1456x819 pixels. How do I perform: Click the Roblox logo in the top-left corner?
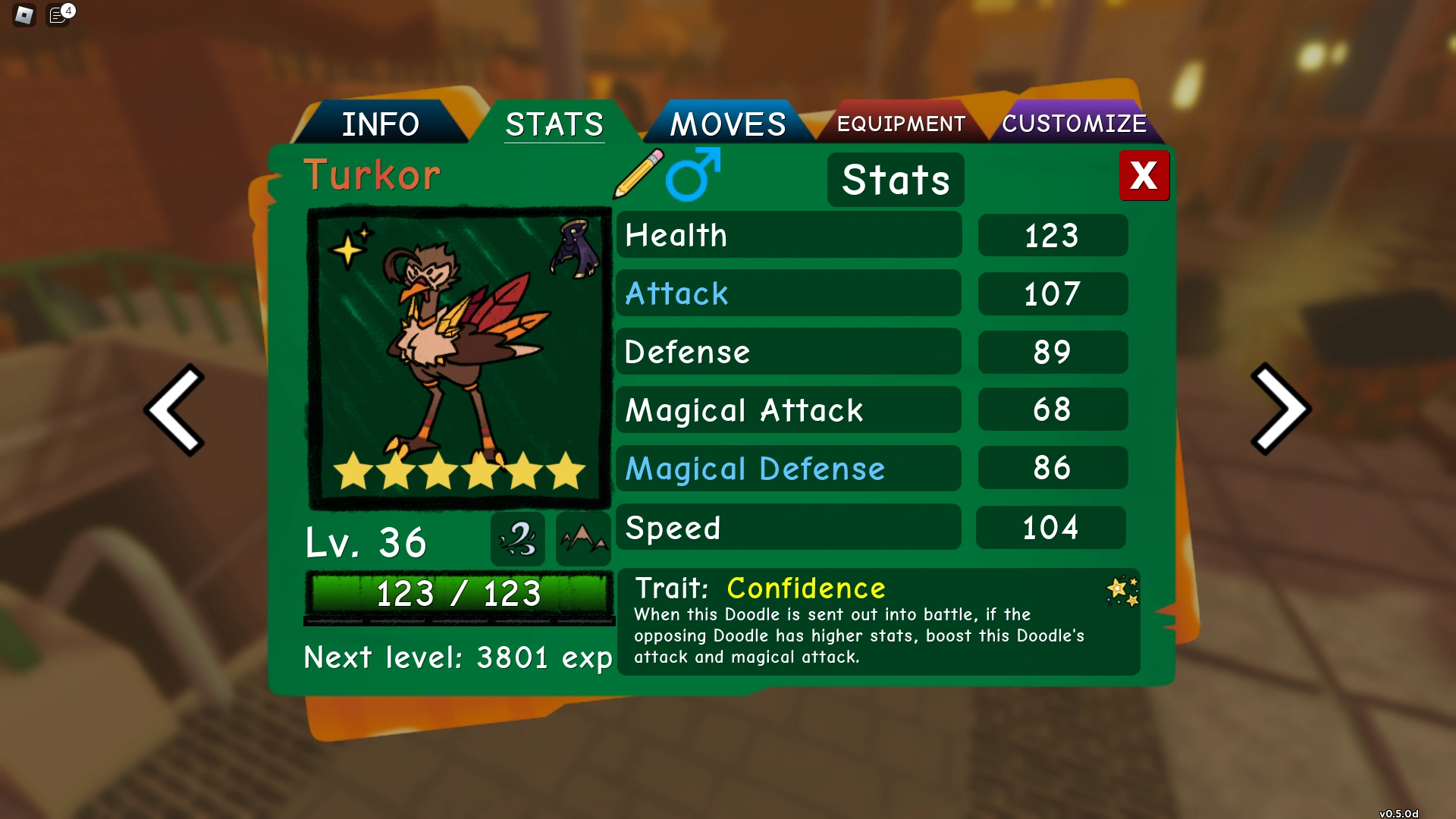(23, 15)
